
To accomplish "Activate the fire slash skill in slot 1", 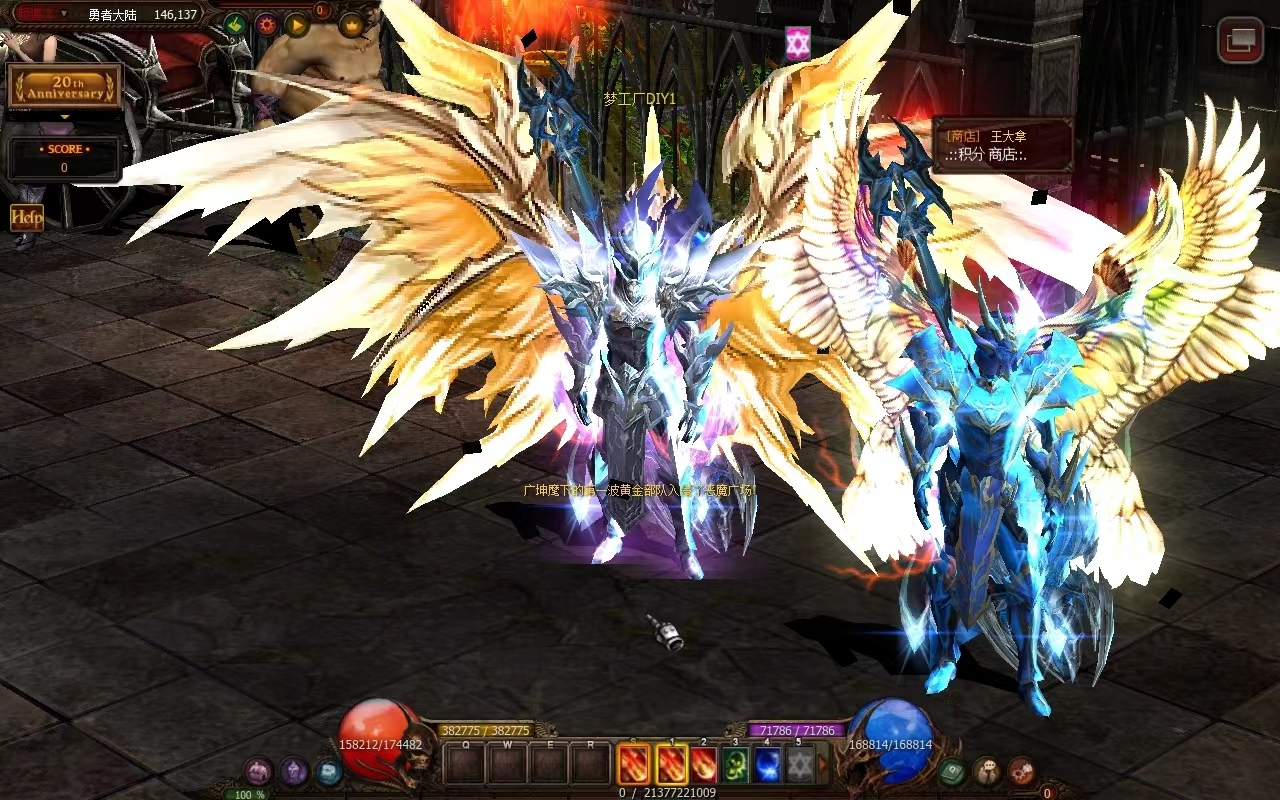I will point(670,765).
